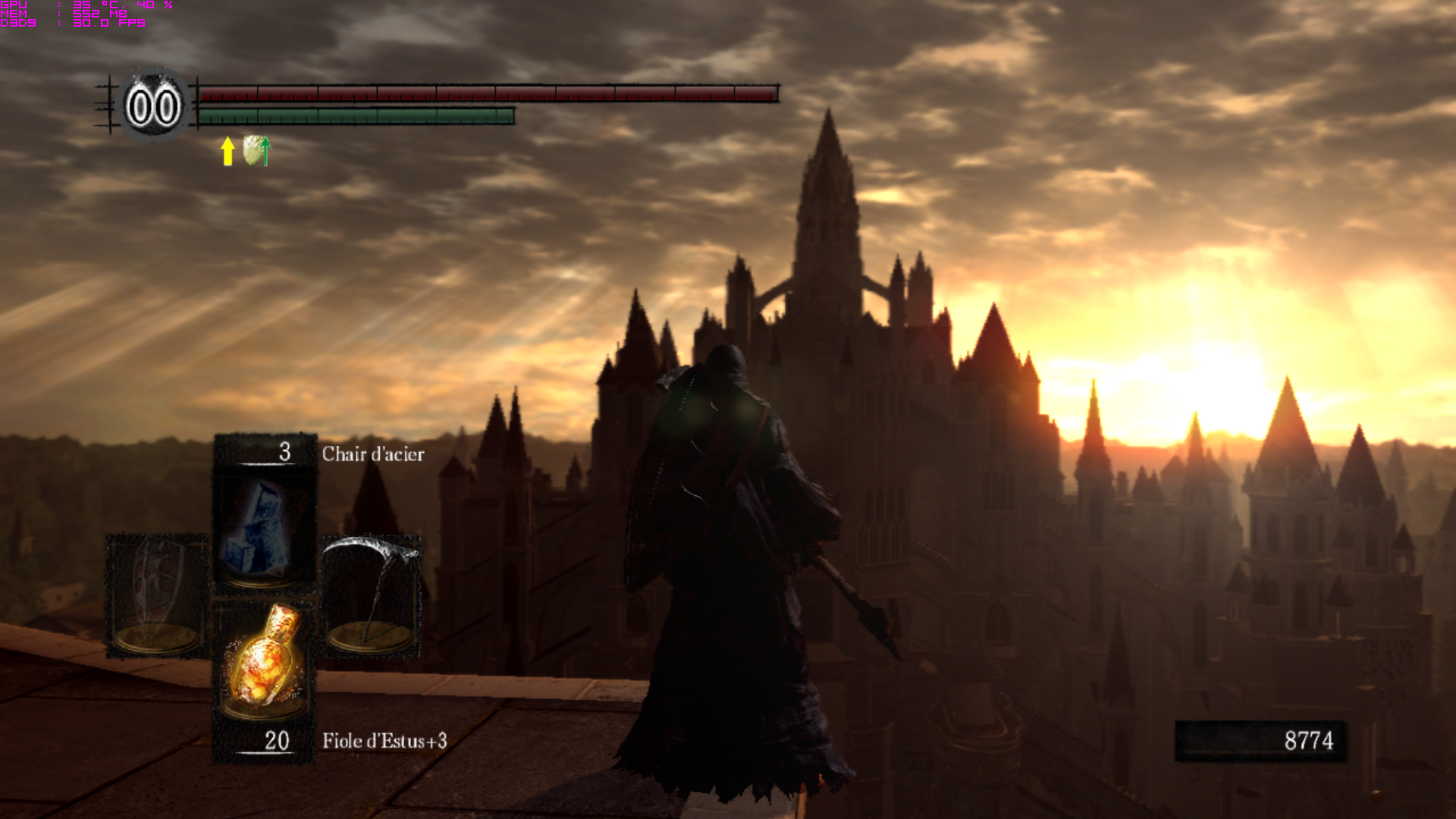1456x819 pixels.
Task: Choose the shield slot on the left
Action: [x=157, y=595]
